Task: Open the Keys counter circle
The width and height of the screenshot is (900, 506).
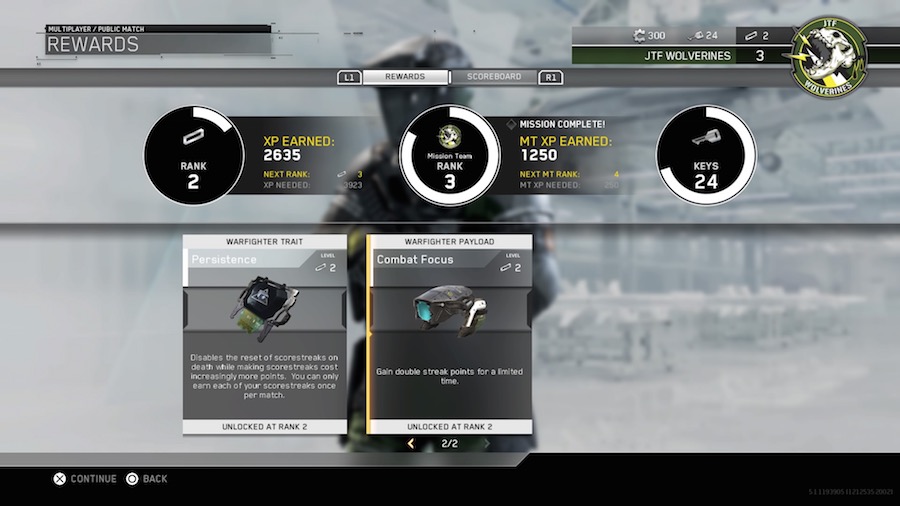Action: point(706,155)
